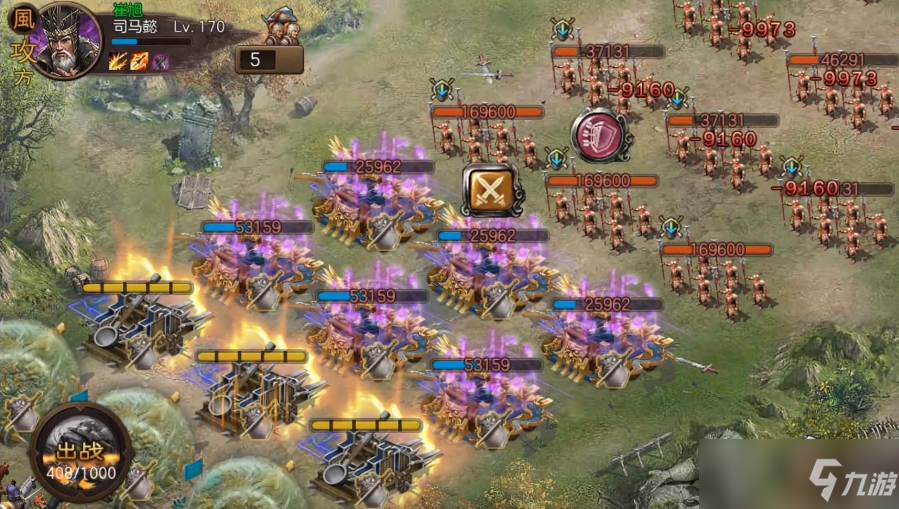899x509 pixels.
Task: Select the orange arrow skill icon
Action: (139, 62)
